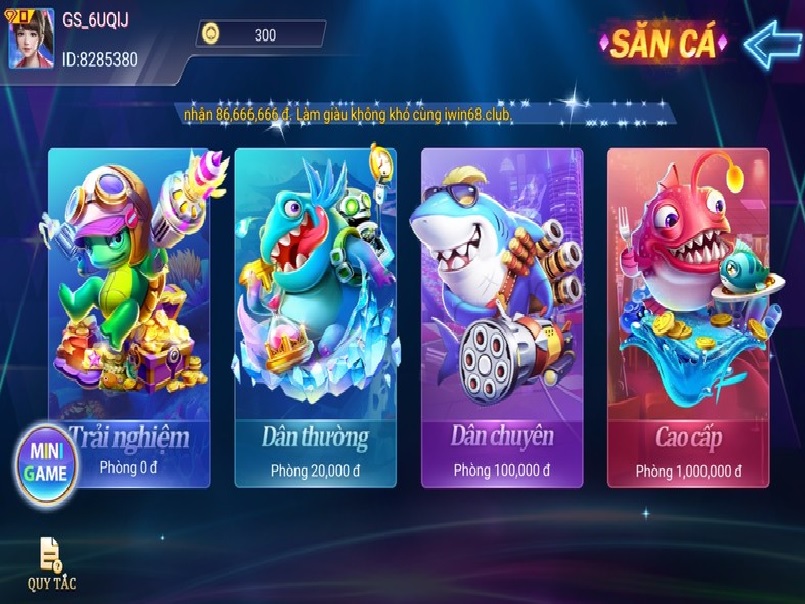This screenshot has width=805, height=604.
Task: Tap the gold coin balance bar
Action: pos(262,35)
